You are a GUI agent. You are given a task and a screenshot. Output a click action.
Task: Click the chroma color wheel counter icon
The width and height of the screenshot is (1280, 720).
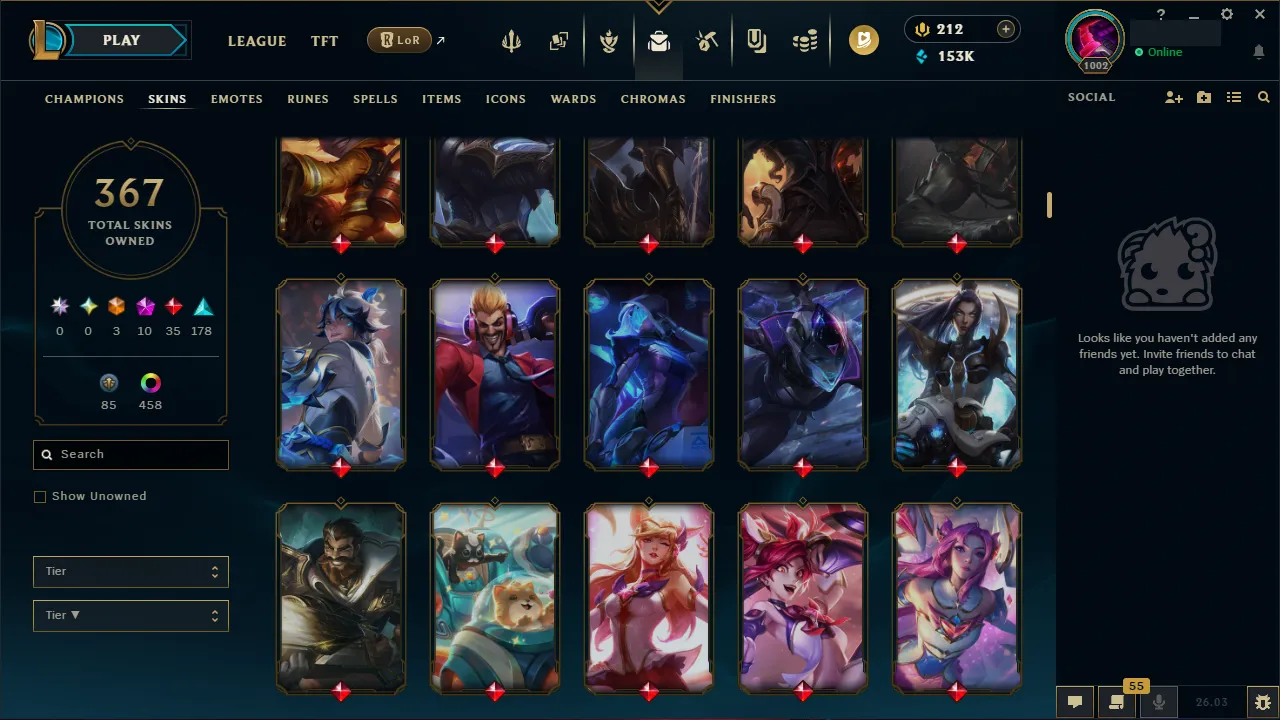150,382
